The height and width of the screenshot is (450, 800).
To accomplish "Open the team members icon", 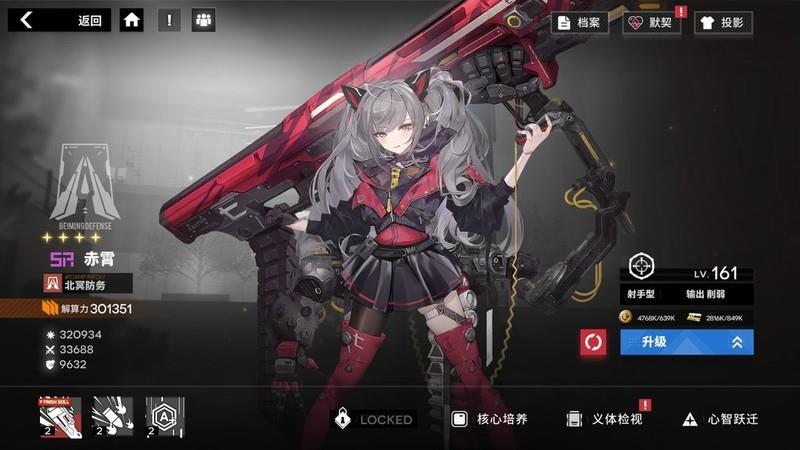I will pos(204,20).
